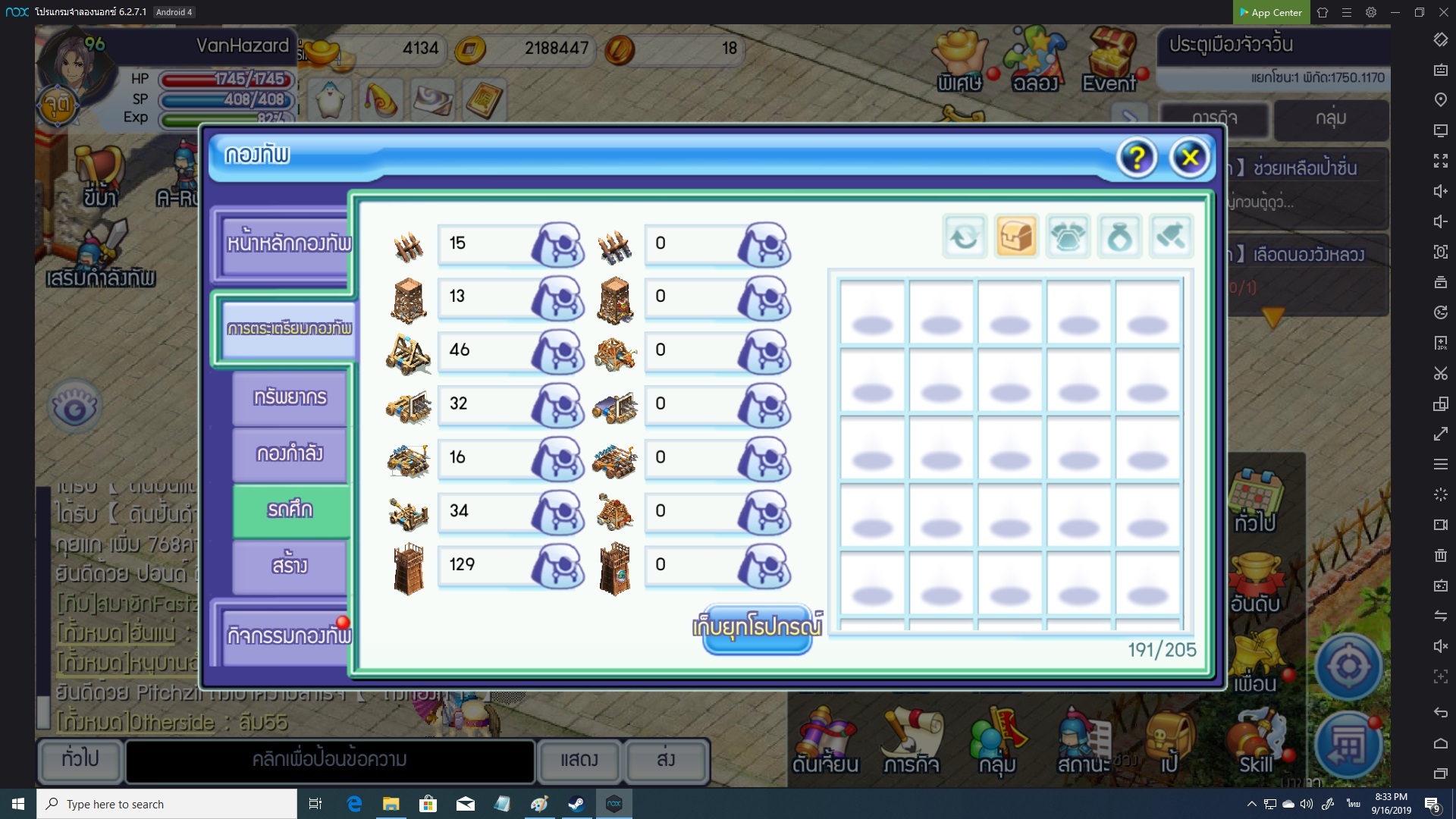Open the สร้าง build sub-tab
1456x819 pixels.
[x=290, y=566]
